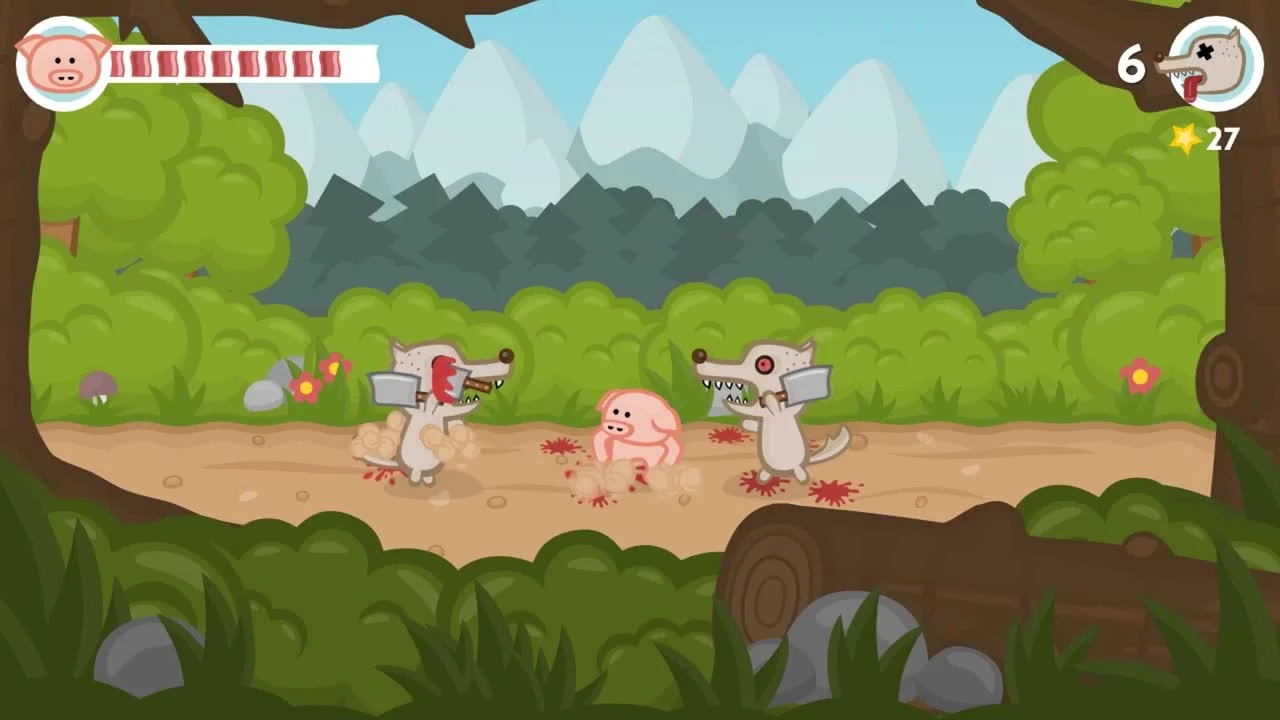Click the bacon-strip health bar
1280x720 pixels.
pyautogui.click(x=240, y=62)
